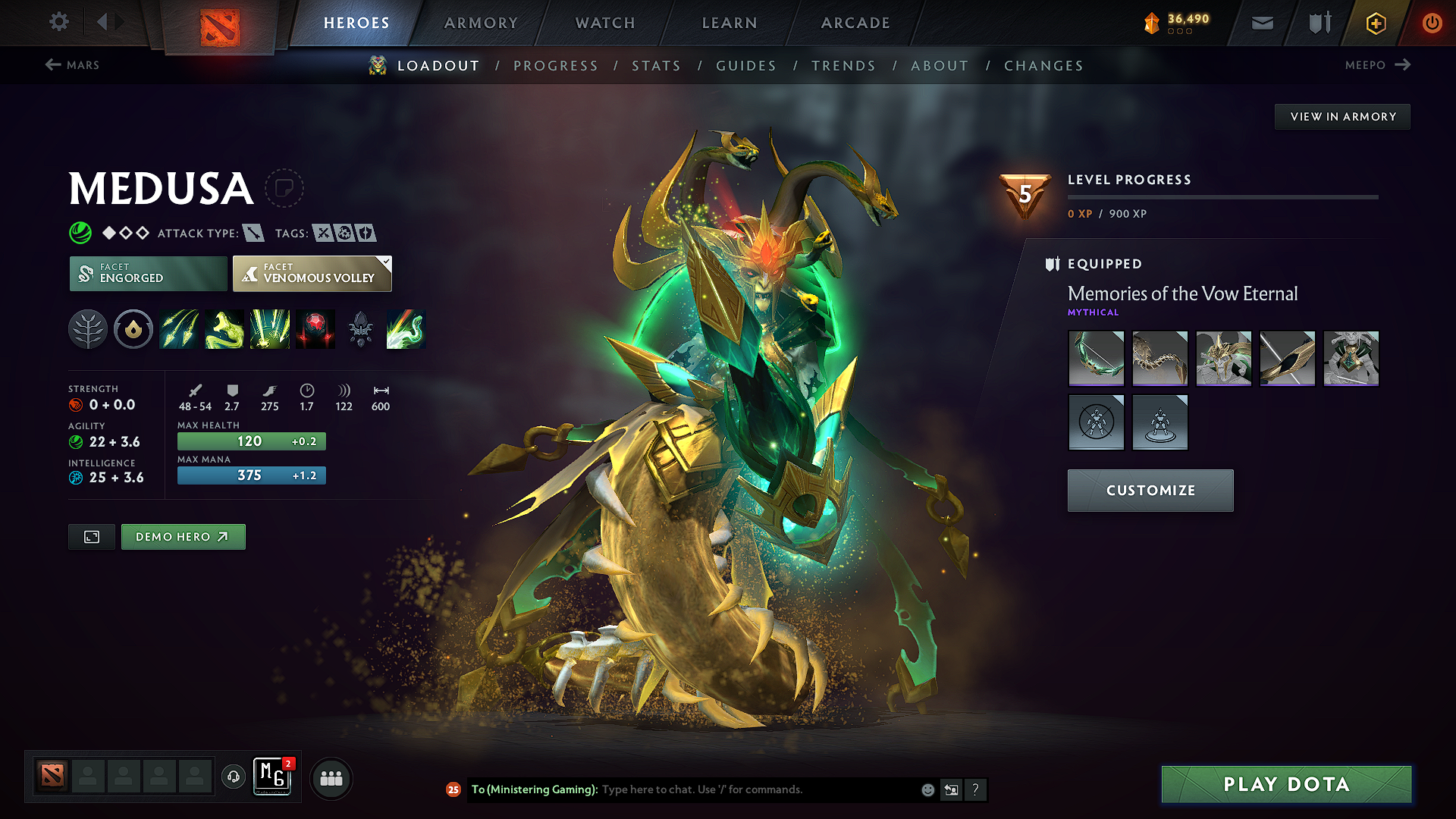Click the XP level progress bar

pos(1223,196)
